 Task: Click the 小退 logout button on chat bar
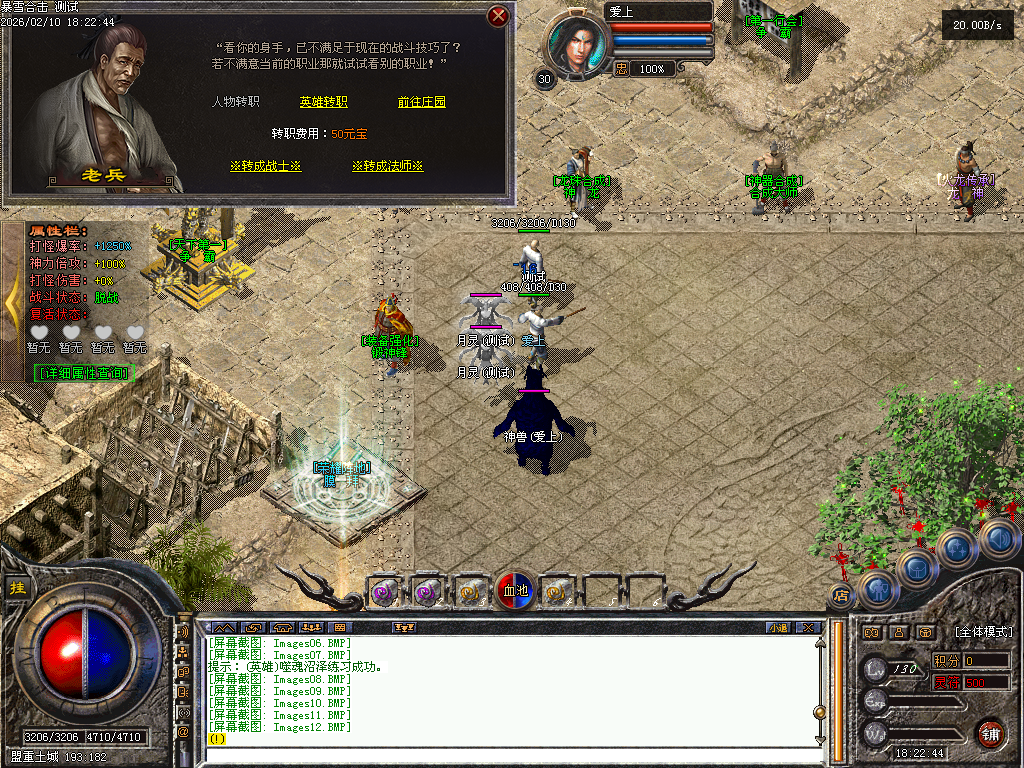click(778, 627)
